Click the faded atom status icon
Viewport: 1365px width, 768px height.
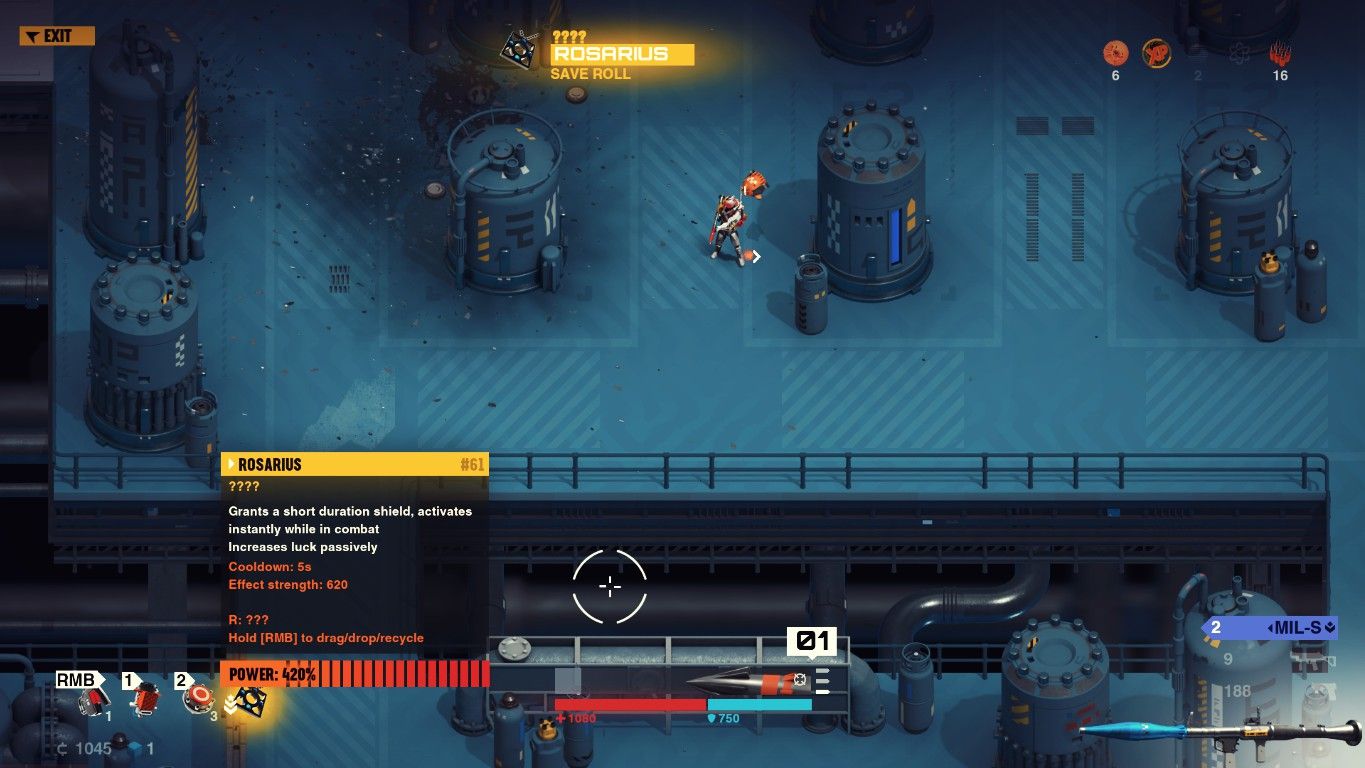pos(1238,54)
